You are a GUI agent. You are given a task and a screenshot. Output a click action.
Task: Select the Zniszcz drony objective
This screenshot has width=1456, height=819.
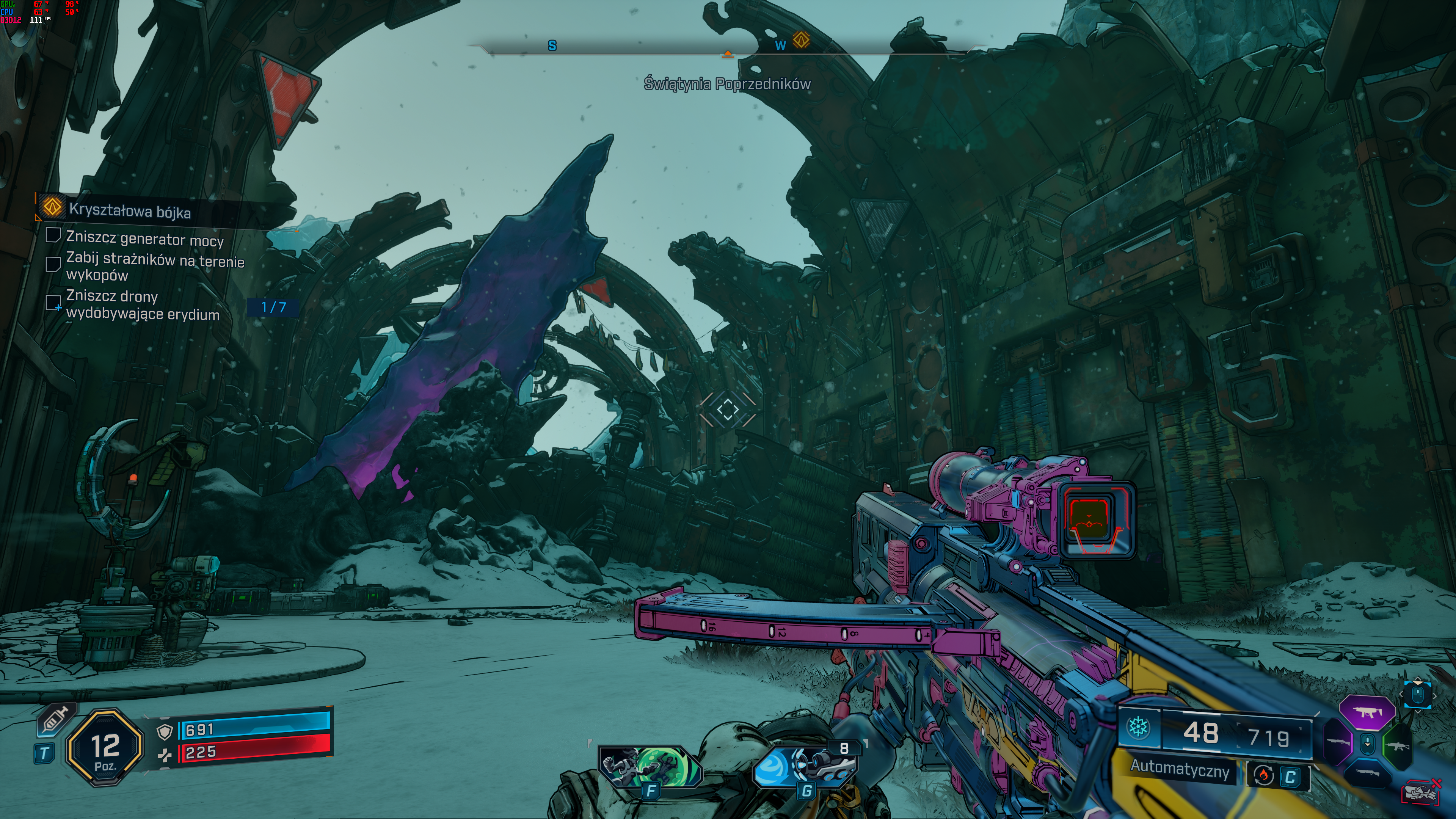pyautogui.click(x=142, y=305)
